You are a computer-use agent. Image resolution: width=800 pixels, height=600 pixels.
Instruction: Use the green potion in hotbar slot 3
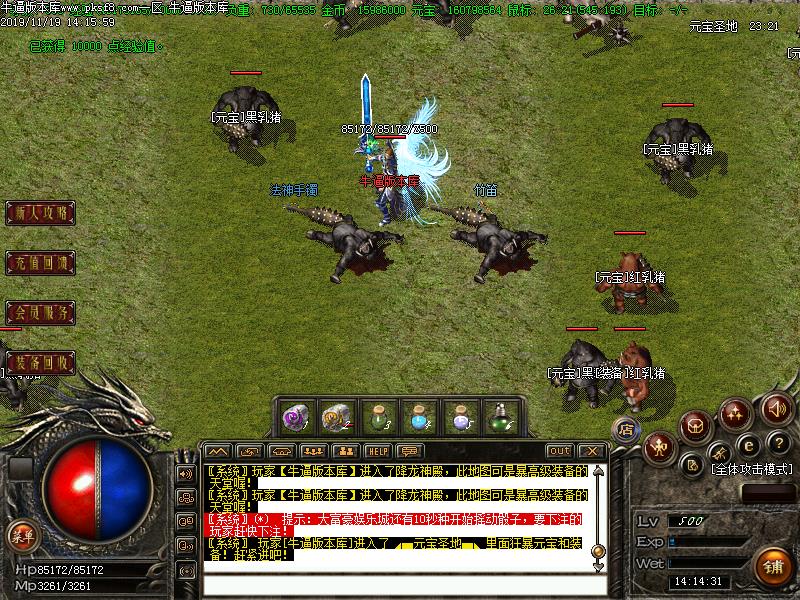377,416
